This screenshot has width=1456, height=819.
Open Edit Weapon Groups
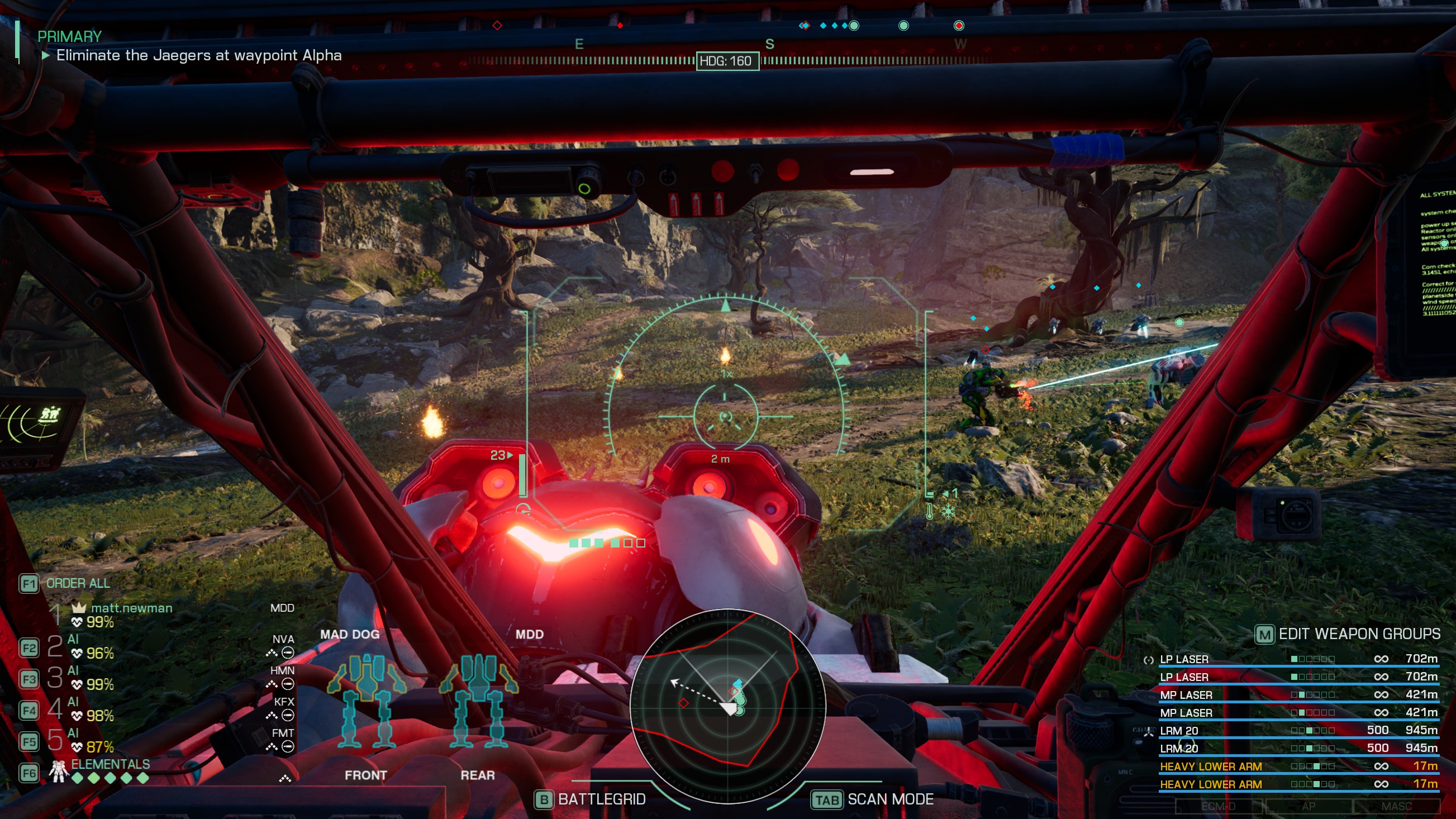1349,634
